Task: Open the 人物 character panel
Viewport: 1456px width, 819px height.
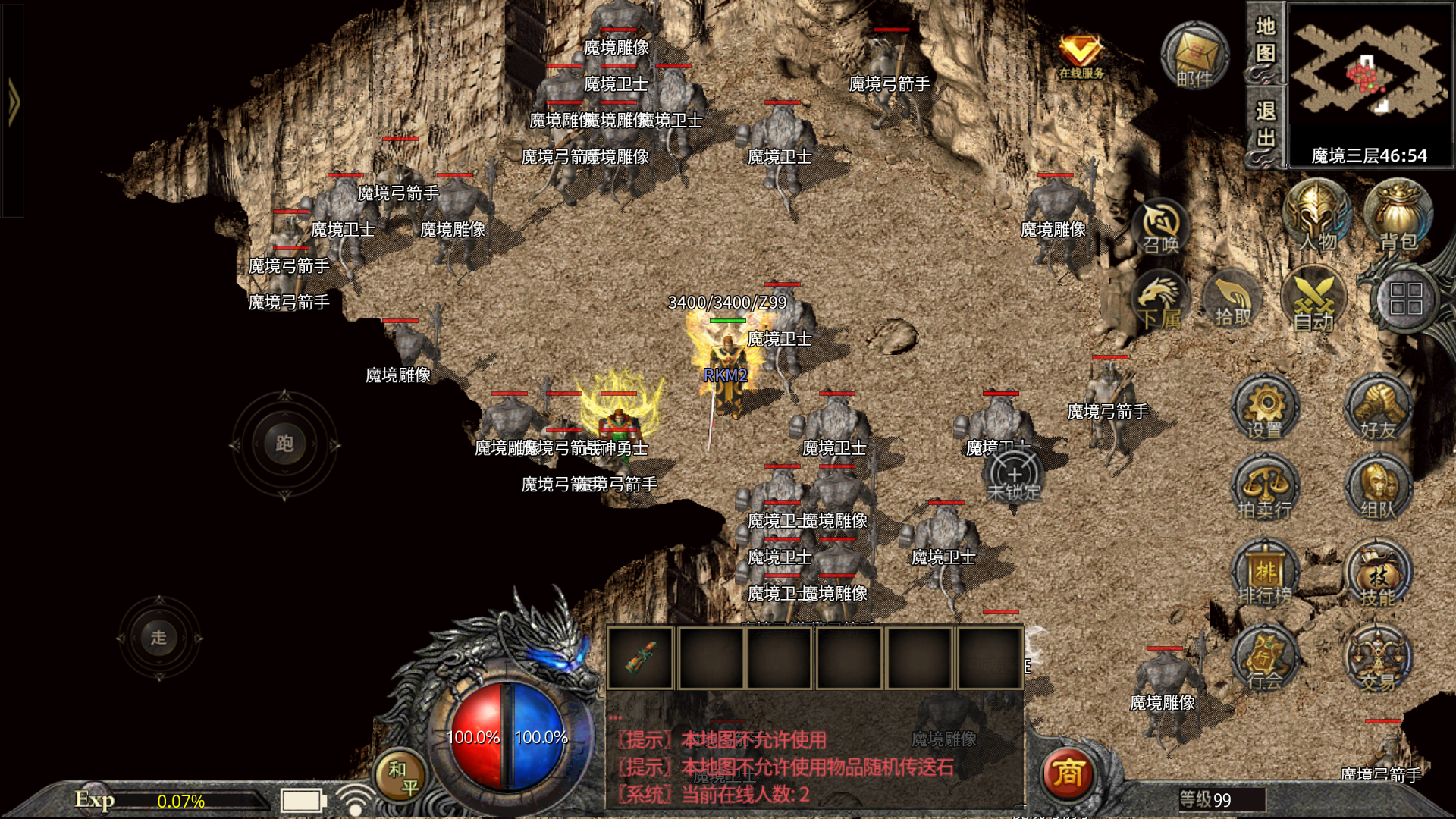Action: 1317,216
